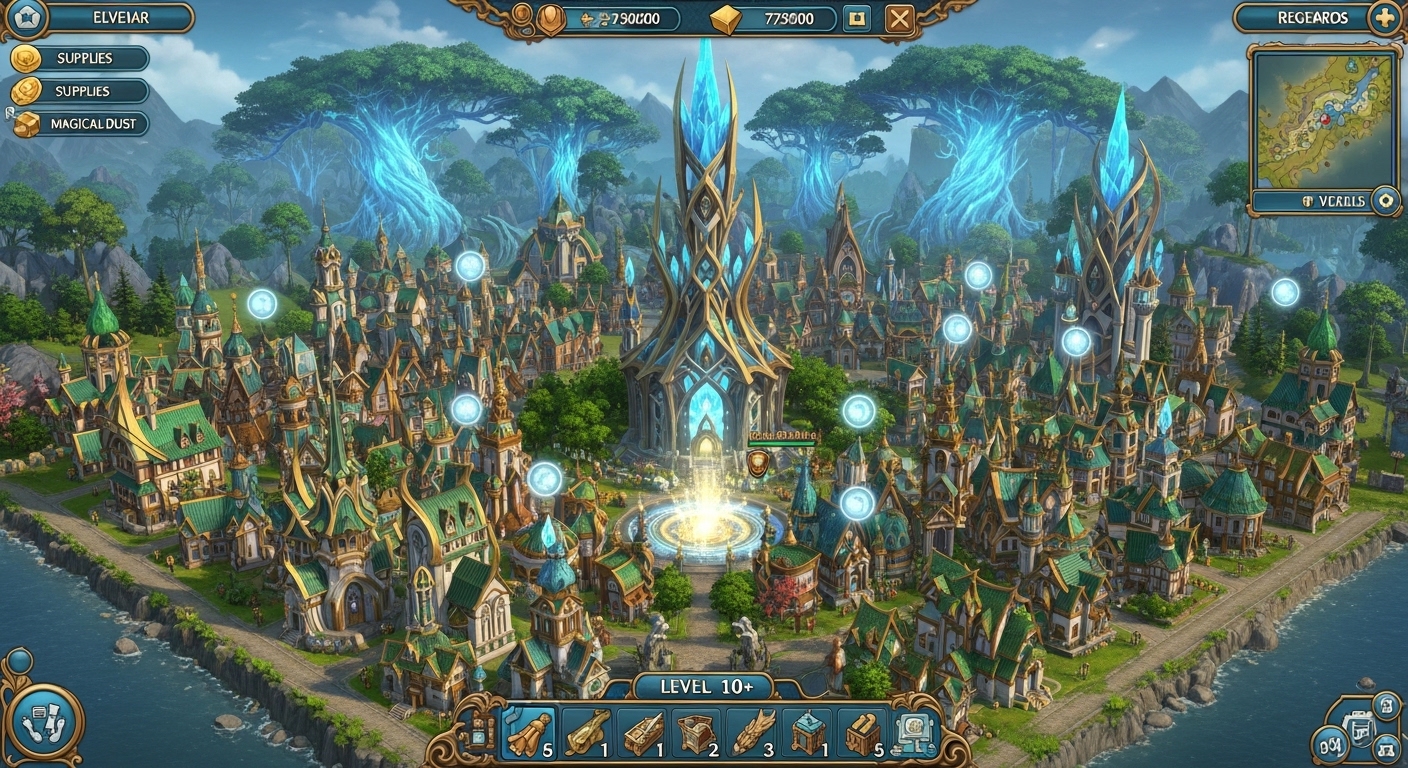Toggle the gear control beside the Verdls label
Screen dimensions: 1408x768
coord(1386,200)
